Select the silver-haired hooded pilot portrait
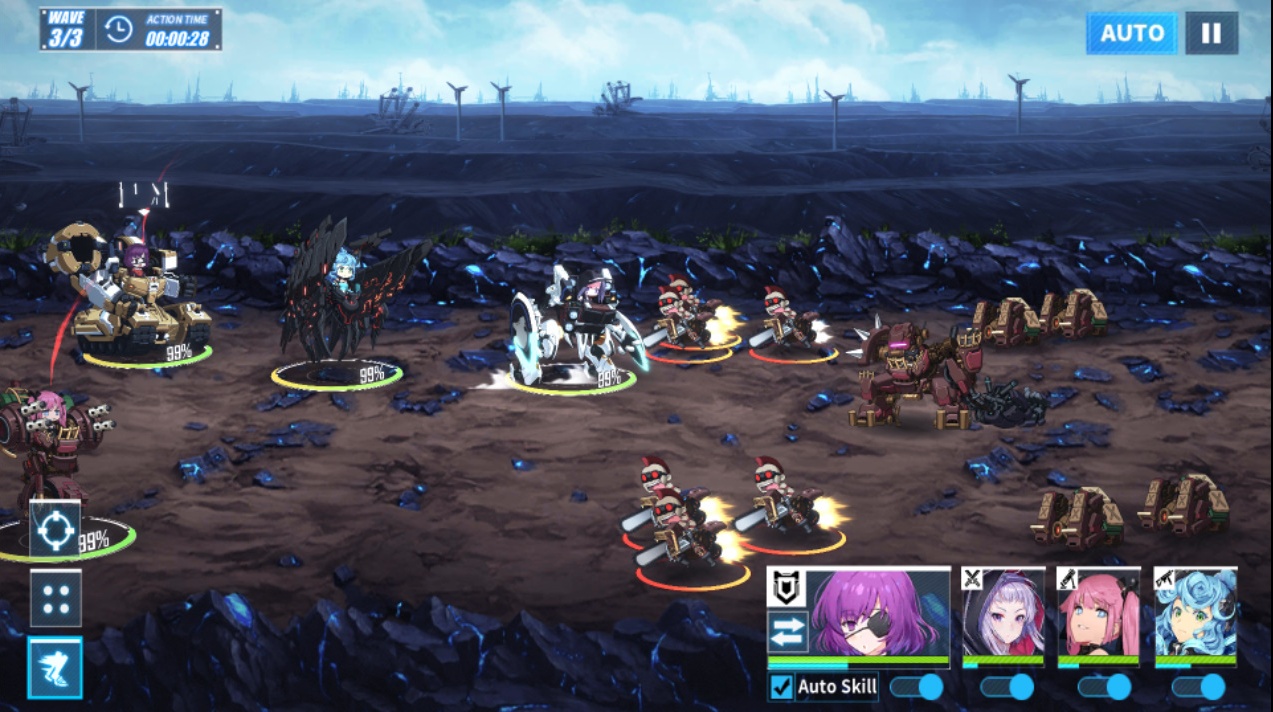Image resolution: width=1273 pixels, height=712 pixels. (1003, 613)
